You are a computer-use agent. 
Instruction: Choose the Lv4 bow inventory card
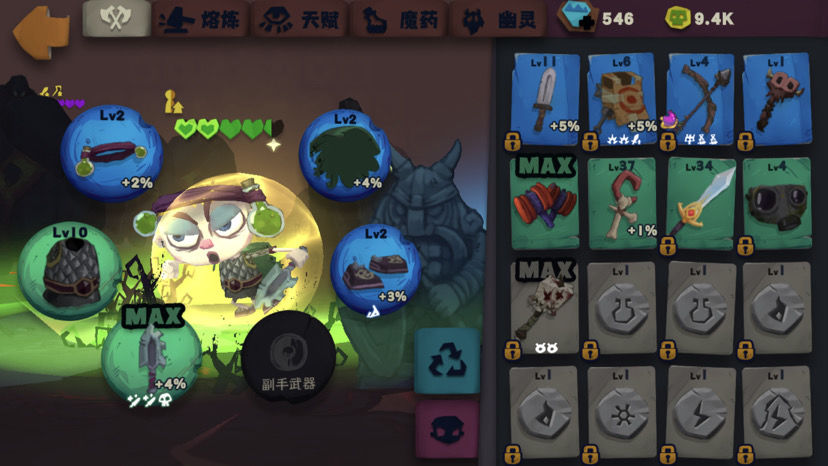coord(700,97)
